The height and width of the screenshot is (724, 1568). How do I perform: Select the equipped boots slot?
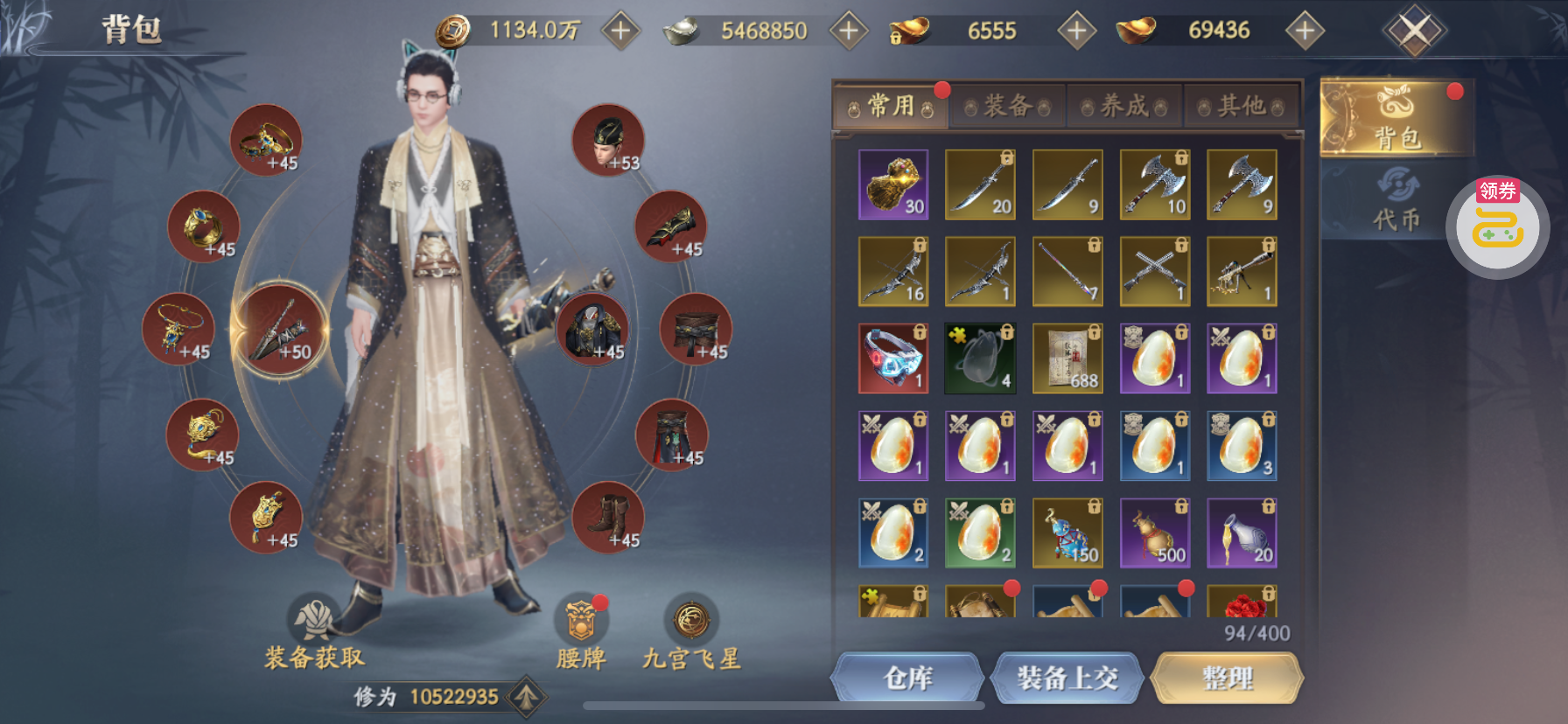pos(608,517)
